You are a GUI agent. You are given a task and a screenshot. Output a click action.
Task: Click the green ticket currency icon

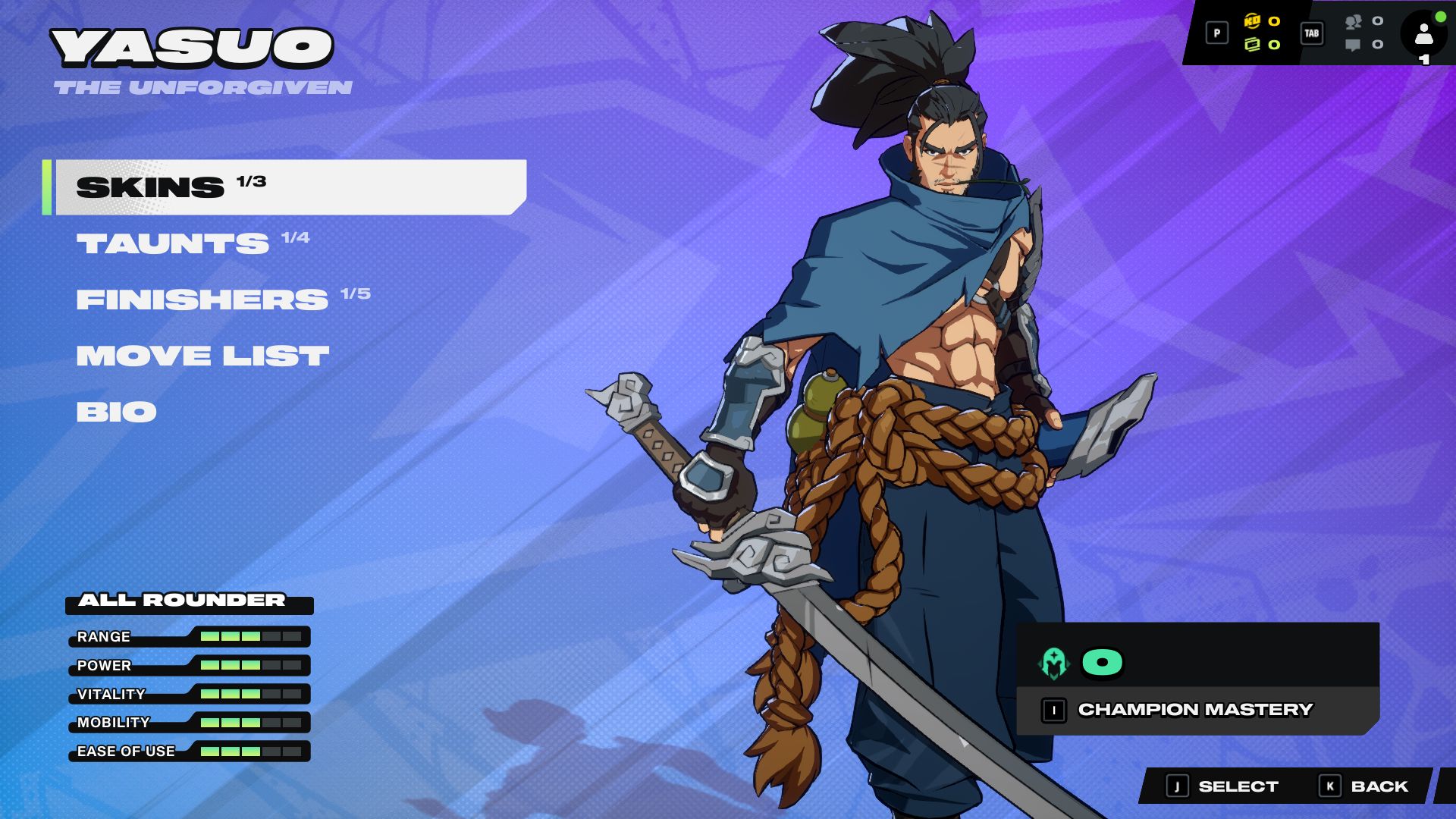[x=1252, y=45]
